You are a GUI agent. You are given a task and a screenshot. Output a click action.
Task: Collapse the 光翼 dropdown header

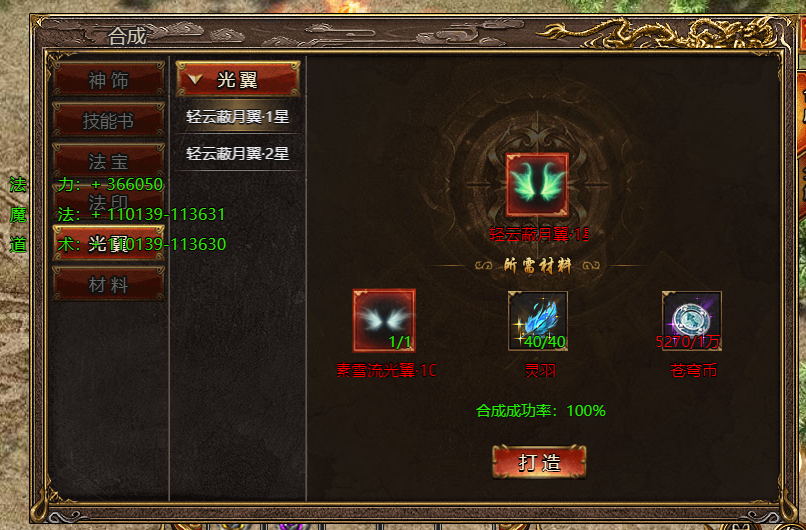click(238, 80)
